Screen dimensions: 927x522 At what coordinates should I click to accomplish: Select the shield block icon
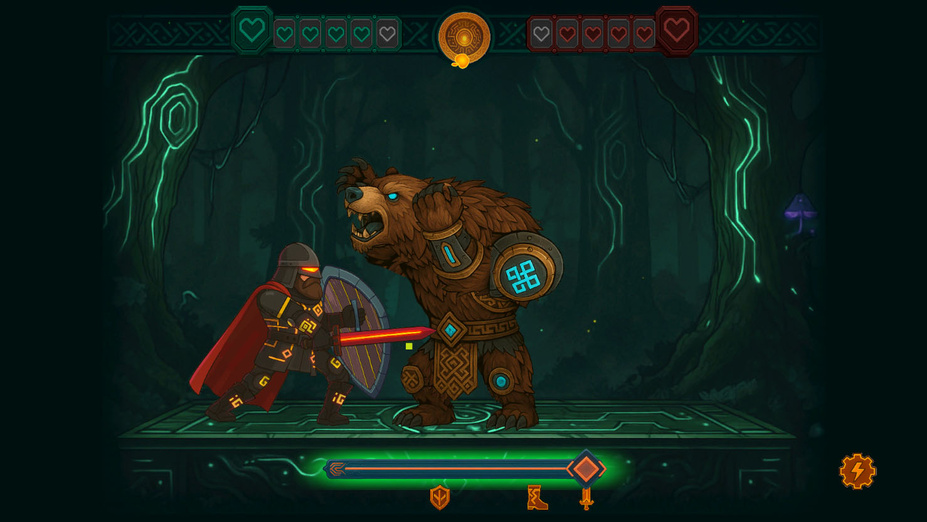(x=439, y=497)
